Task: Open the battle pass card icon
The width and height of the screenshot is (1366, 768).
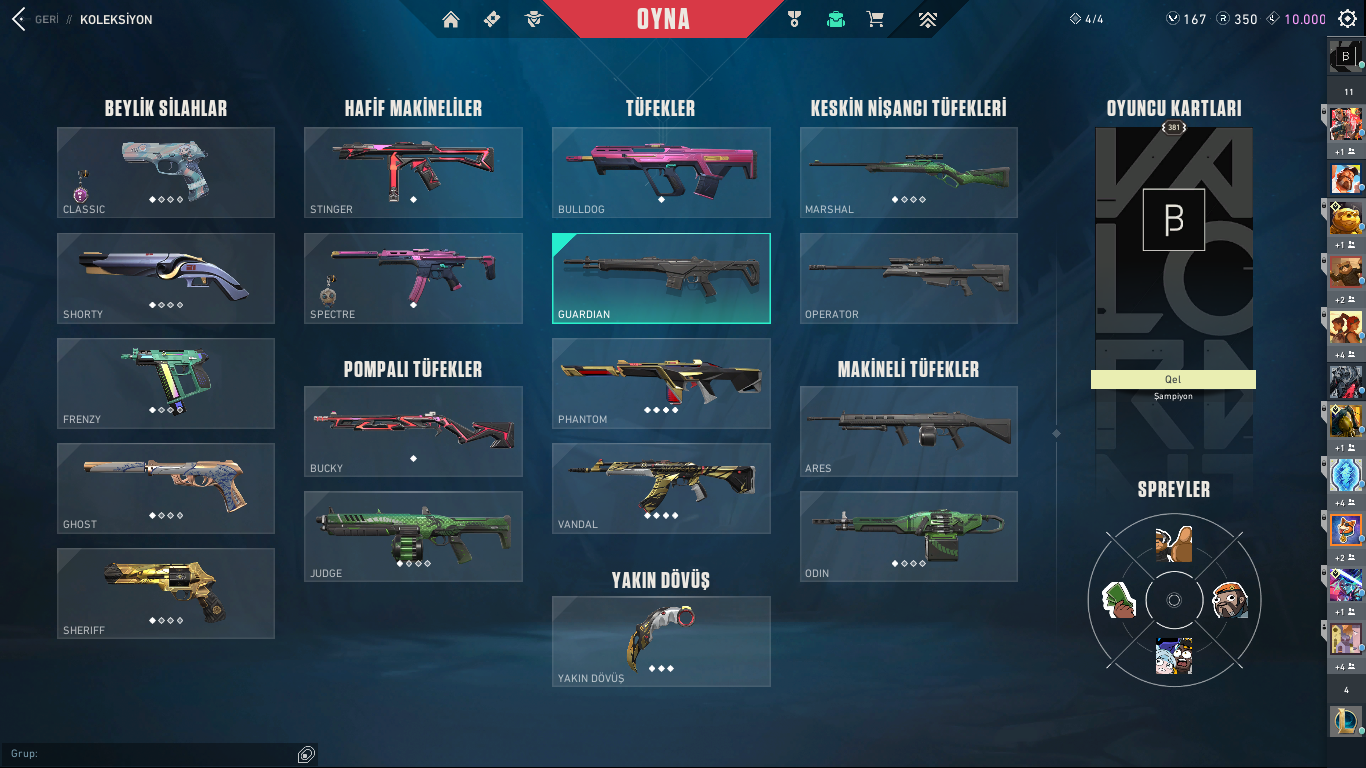Action: click(x=490, y=18)
